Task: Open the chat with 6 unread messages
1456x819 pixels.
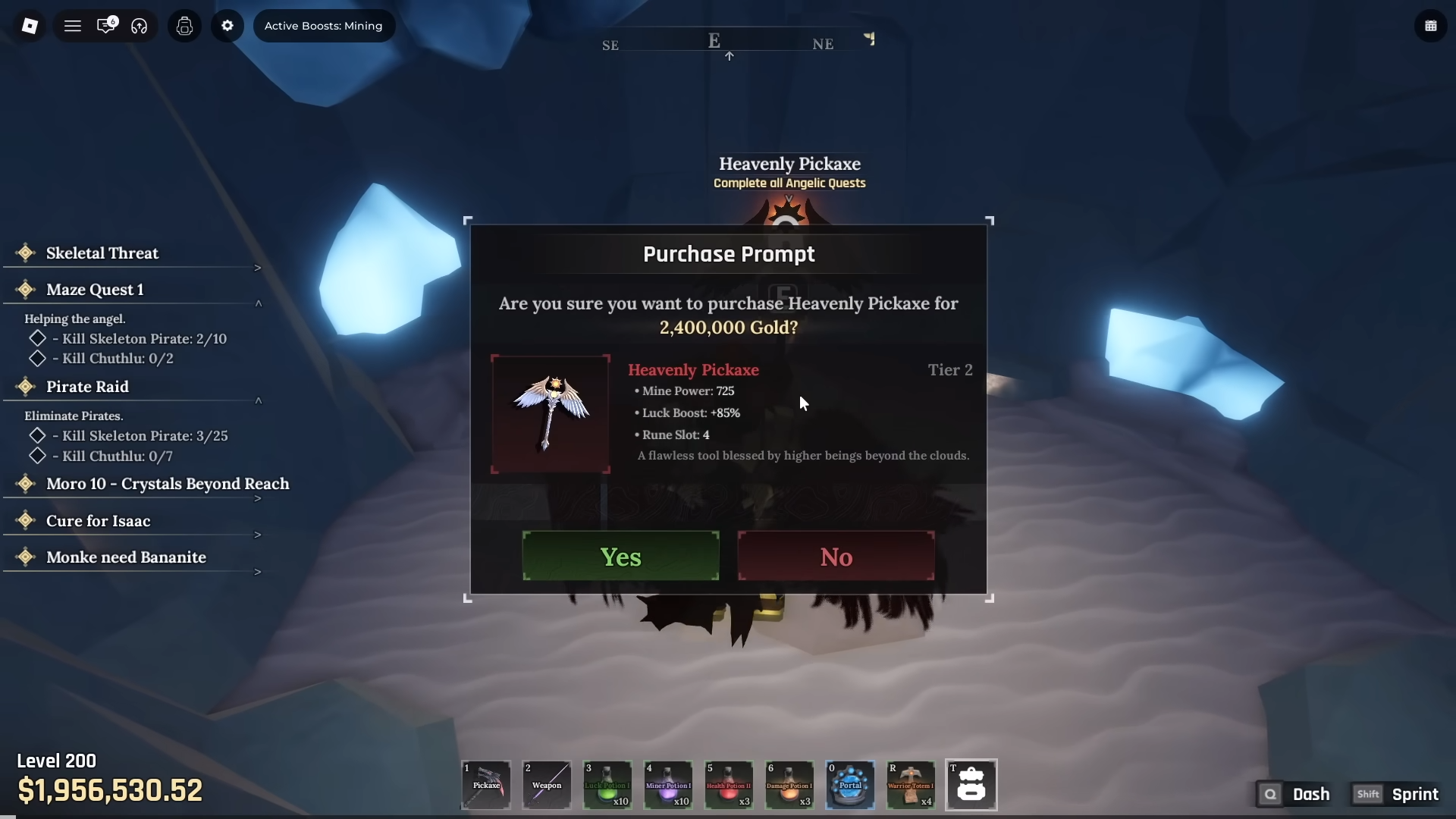Action: pos(106,26)
